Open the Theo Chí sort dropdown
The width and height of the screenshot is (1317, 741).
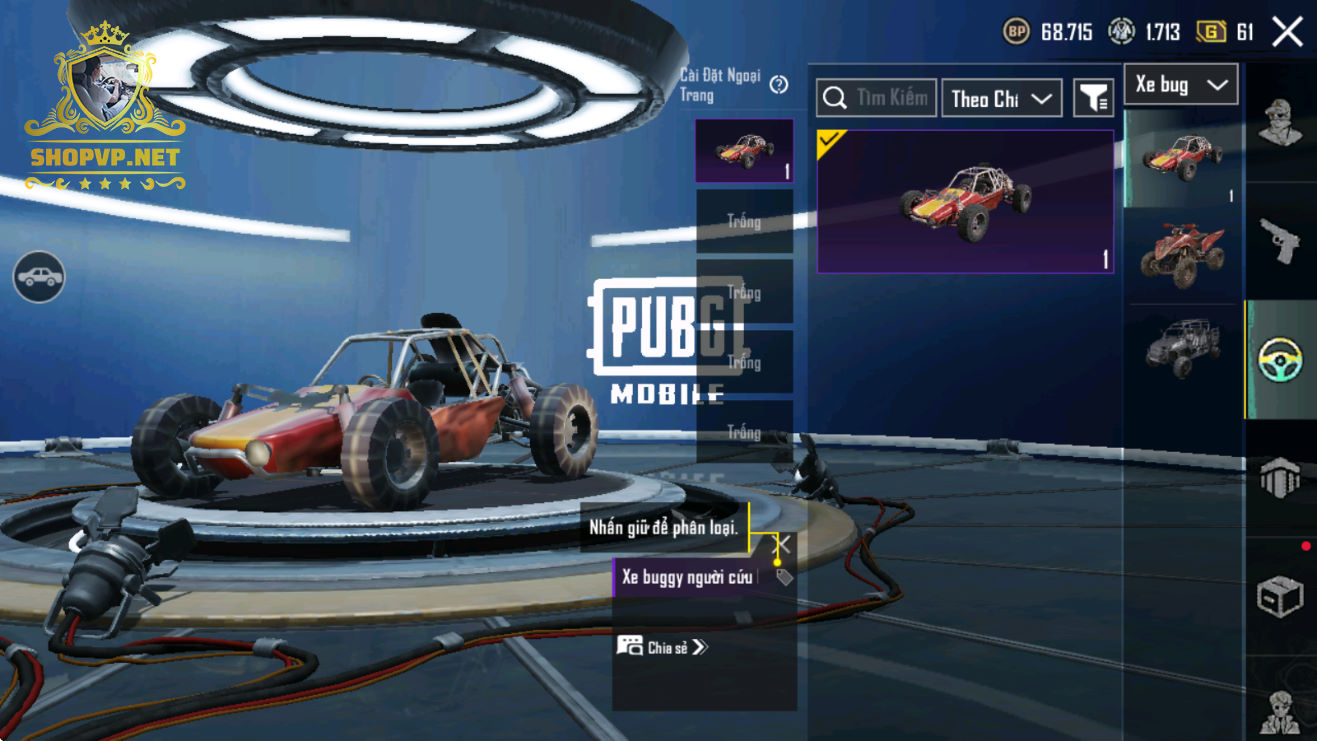1001,98
